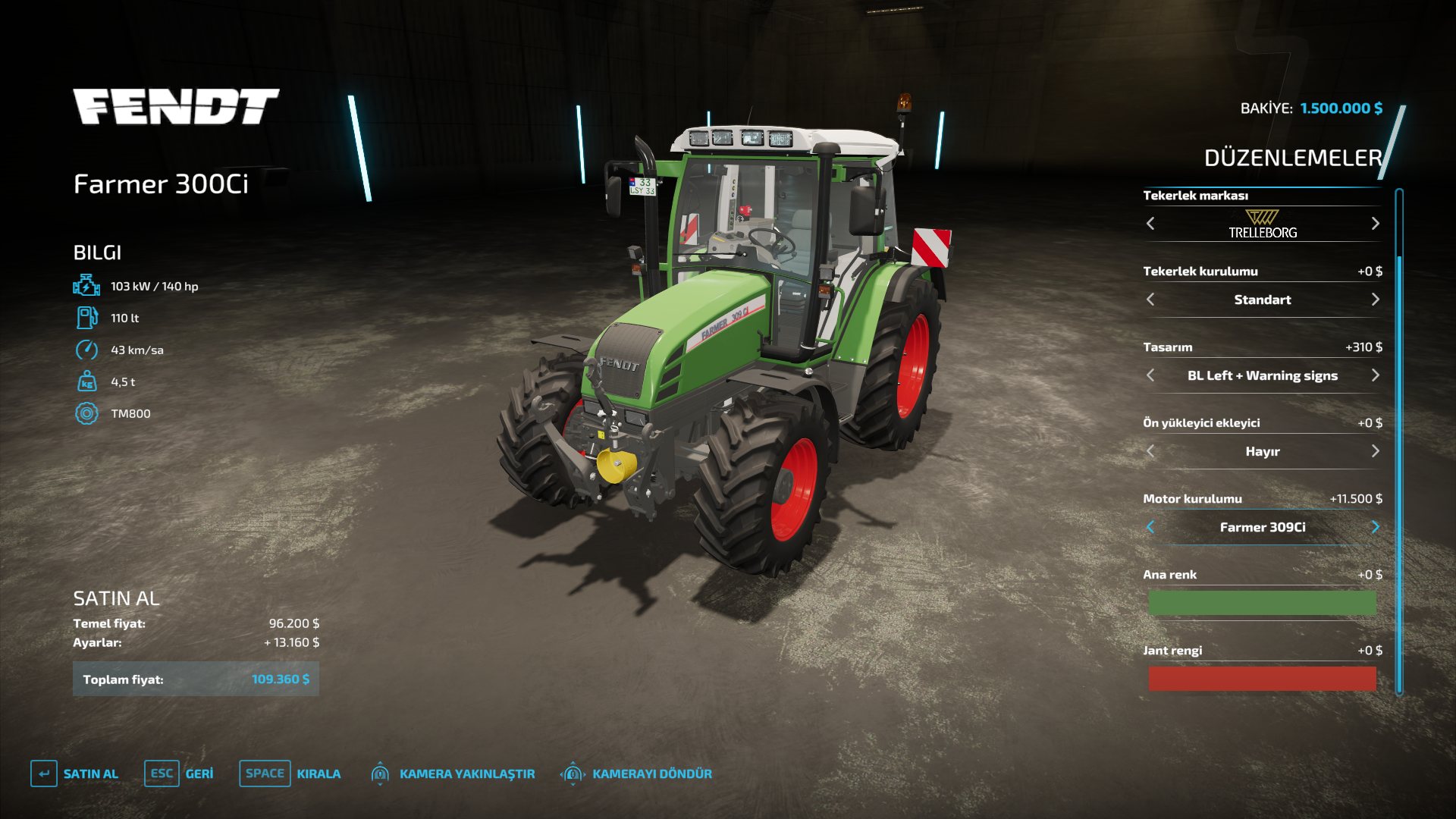Buy the tractor with SATIN AL
Viewport: 1456px width, 819px height.
coord(75,773)
